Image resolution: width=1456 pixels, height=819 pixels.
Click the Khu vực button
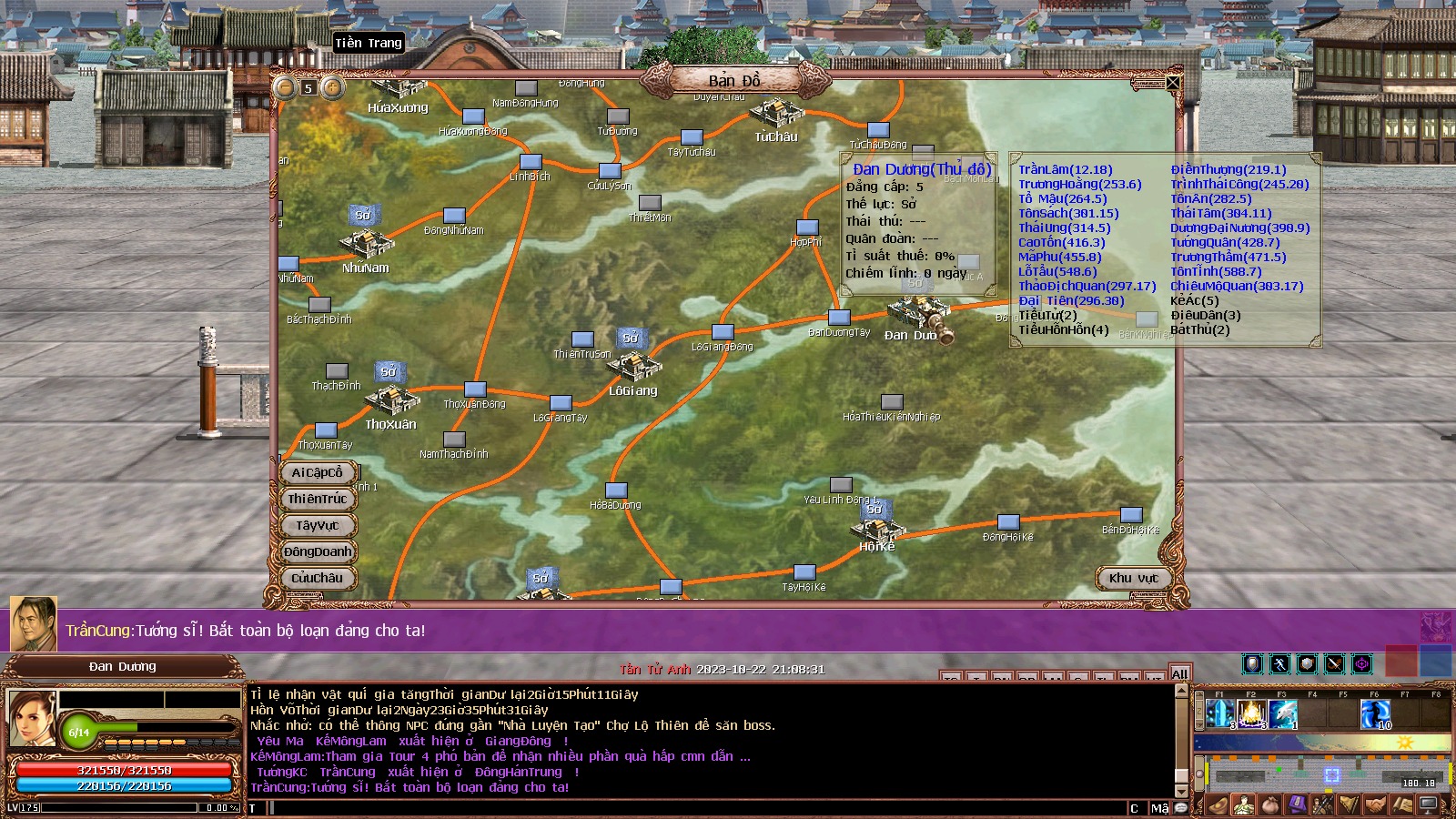coord(1133,578)
